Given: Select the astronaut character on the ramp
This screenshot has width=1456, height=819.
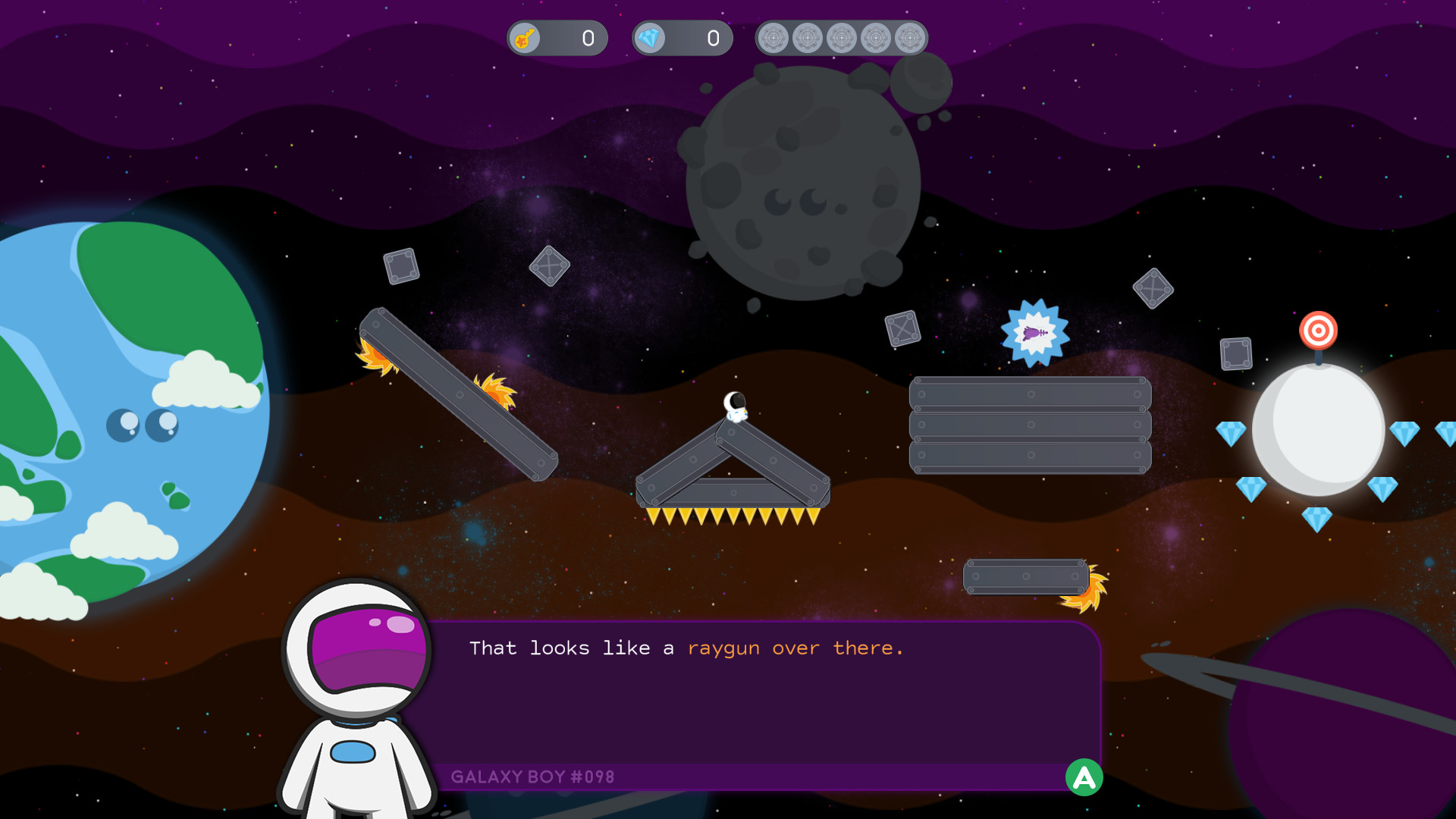Looking at the screenshot, I should pyautogui.click(x=736, y=405).
